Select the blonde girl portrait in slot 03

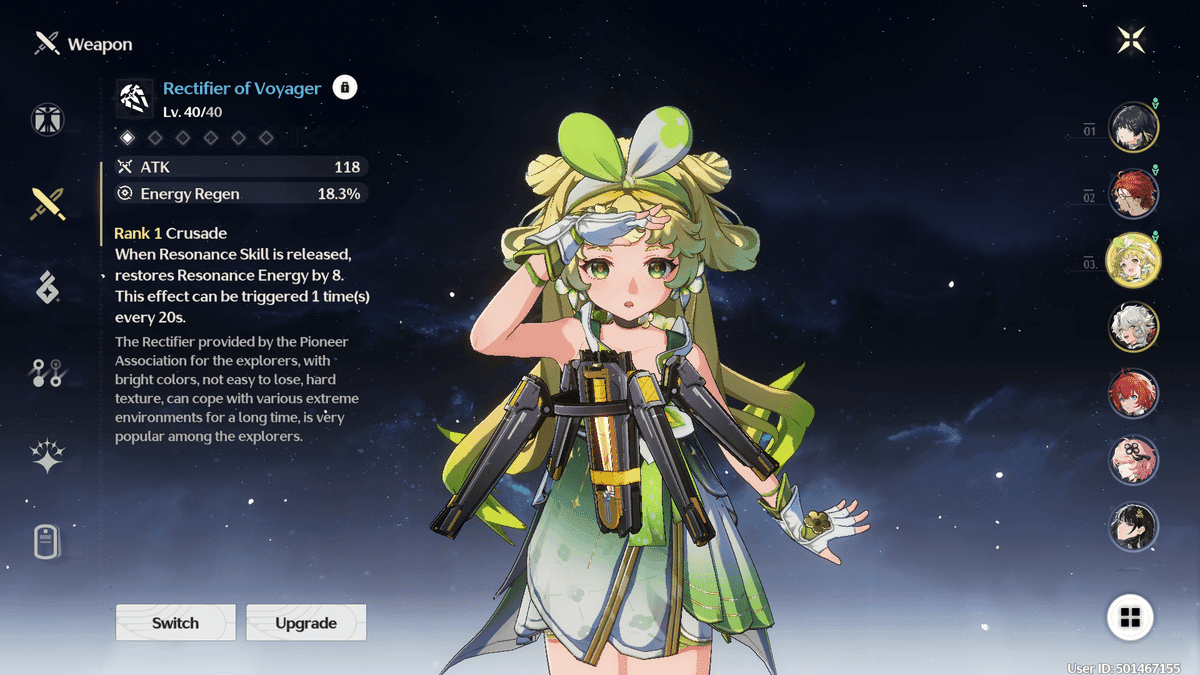(x=1134, y=260)
